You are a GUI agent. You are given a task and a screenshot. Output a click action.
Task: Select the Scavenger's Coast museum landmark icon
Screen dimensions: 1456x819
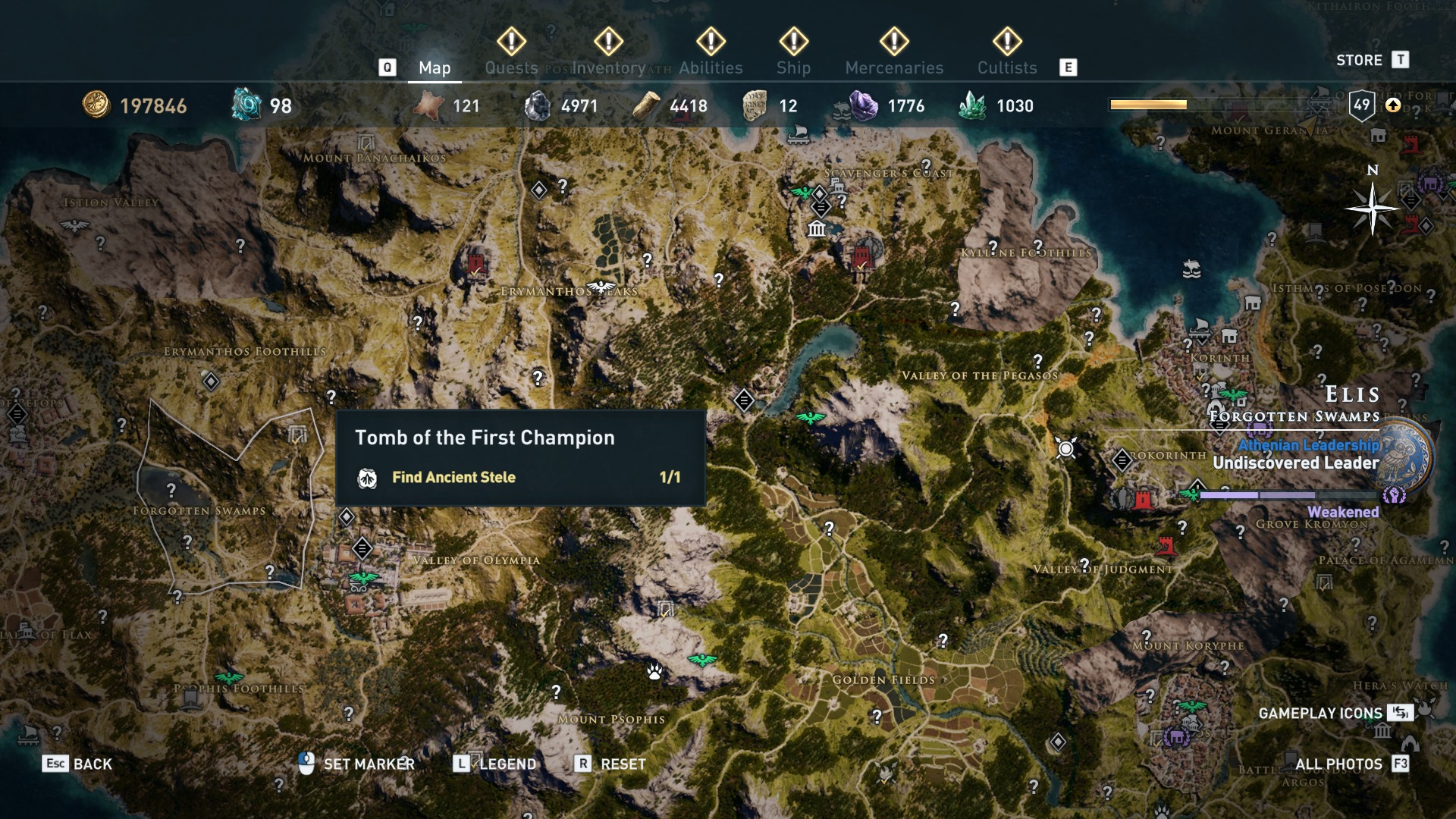coord(817,229)
